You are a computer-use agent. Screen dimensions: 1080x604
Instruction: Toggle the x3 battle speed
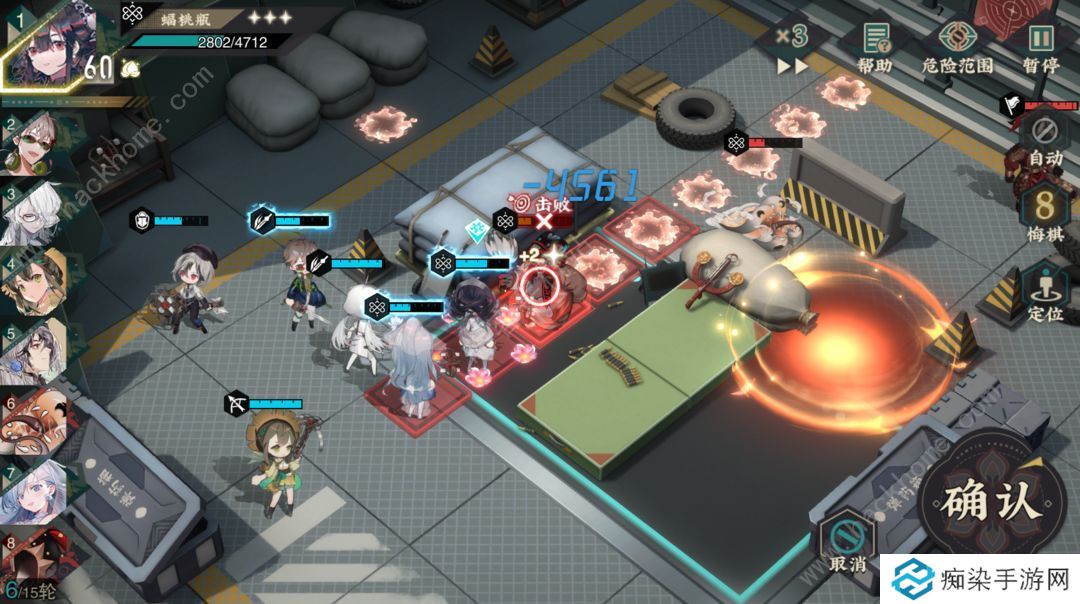[x=793, y=48]
